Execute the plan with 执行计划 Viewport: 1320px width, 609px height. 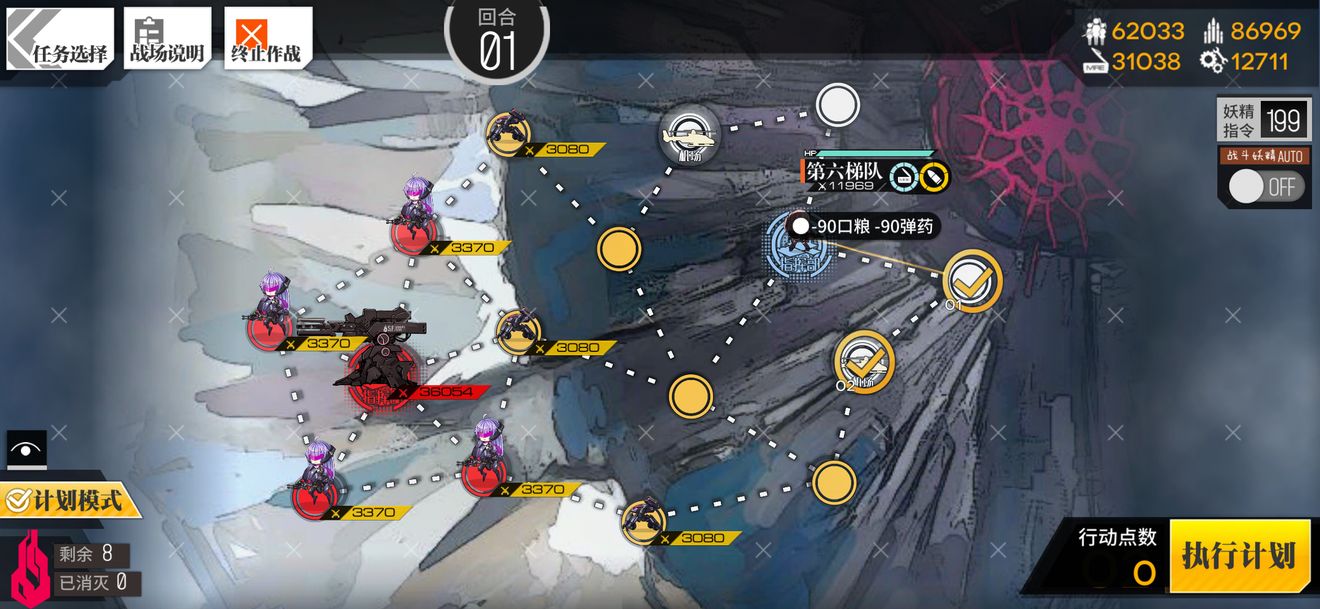point(1239,555)
